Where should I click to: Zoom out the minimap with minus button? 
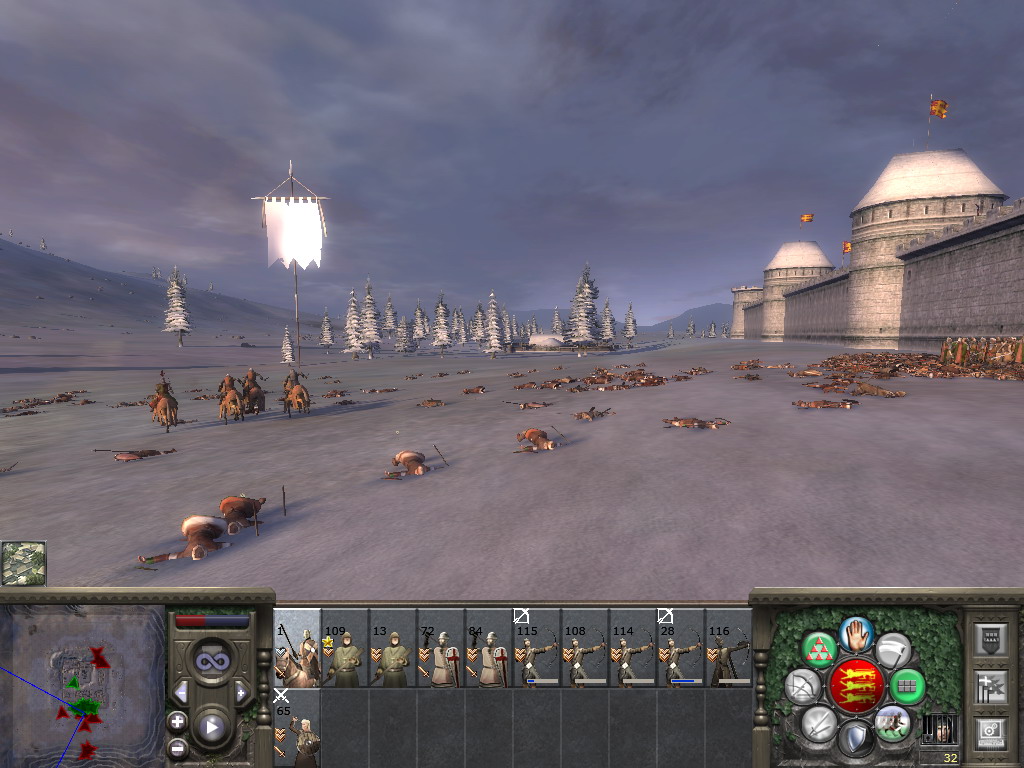pyautogui.click(x=178, y=746)
